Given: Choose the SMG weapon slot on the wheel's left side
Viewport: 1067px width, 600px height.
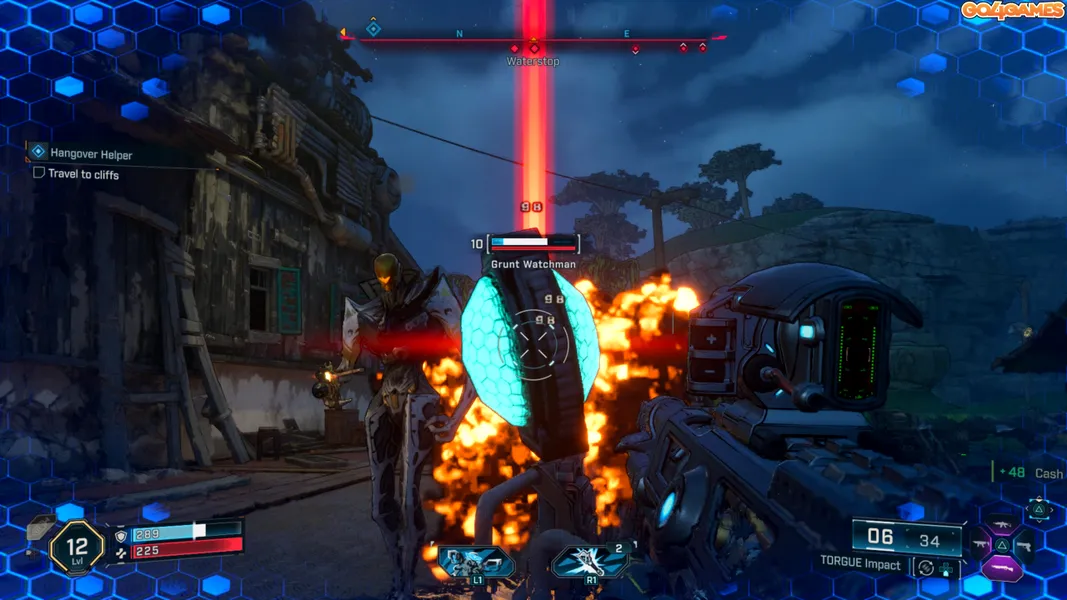Looking at the screenshot, I should coord(980,546).
